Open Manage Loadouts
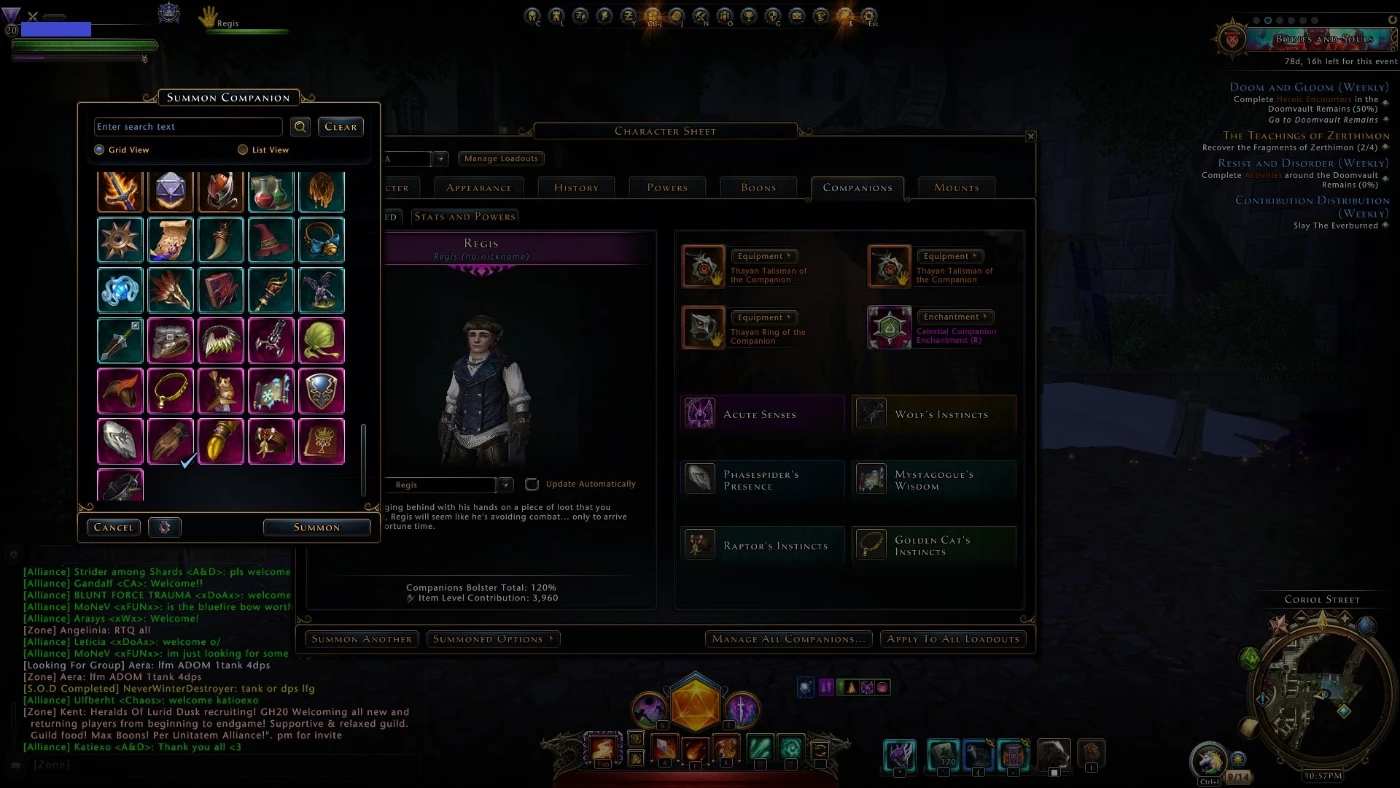This screenshot has width=1400, height=788. pos(501,158)
